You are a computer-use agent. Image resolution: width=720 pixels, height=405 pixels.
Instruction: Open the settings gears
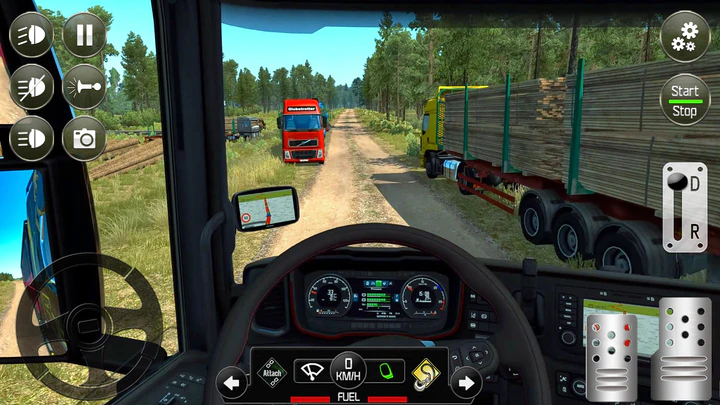pyautogui.click(x=685, y=37)
